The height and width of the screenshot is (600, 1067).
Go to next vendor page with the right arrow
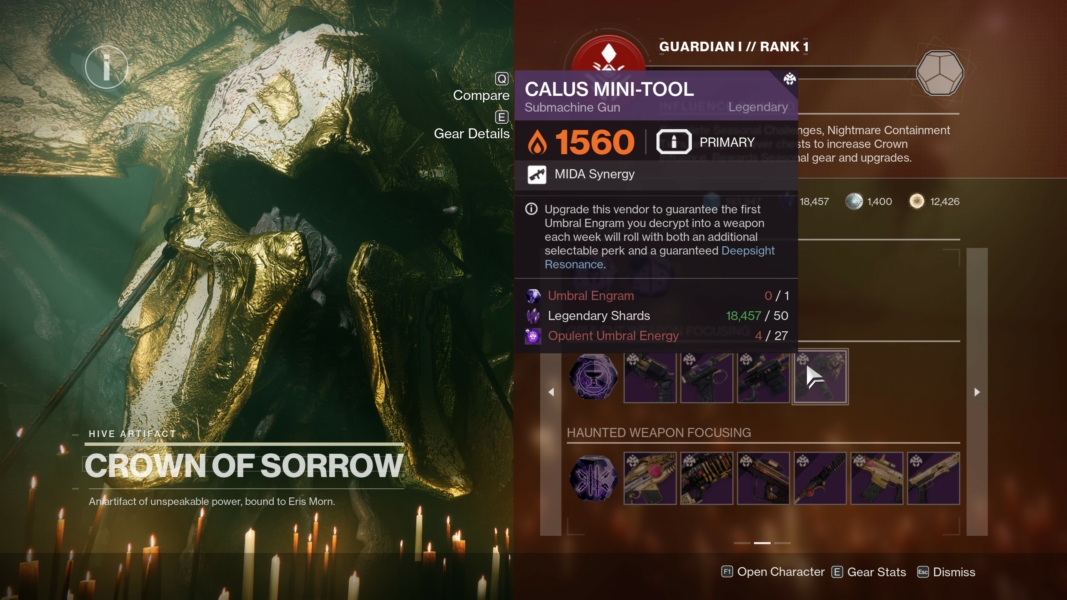(x=977, y=392)
